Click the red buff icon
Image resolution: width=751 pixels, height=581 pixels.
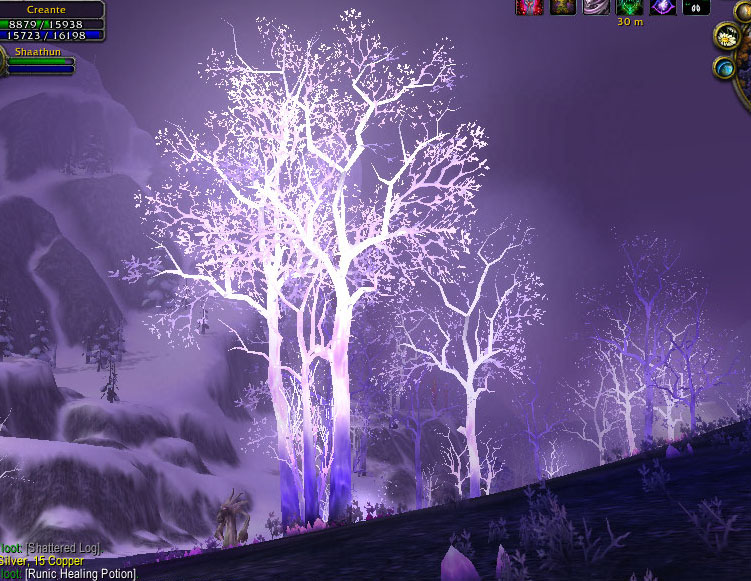point(529,7)
